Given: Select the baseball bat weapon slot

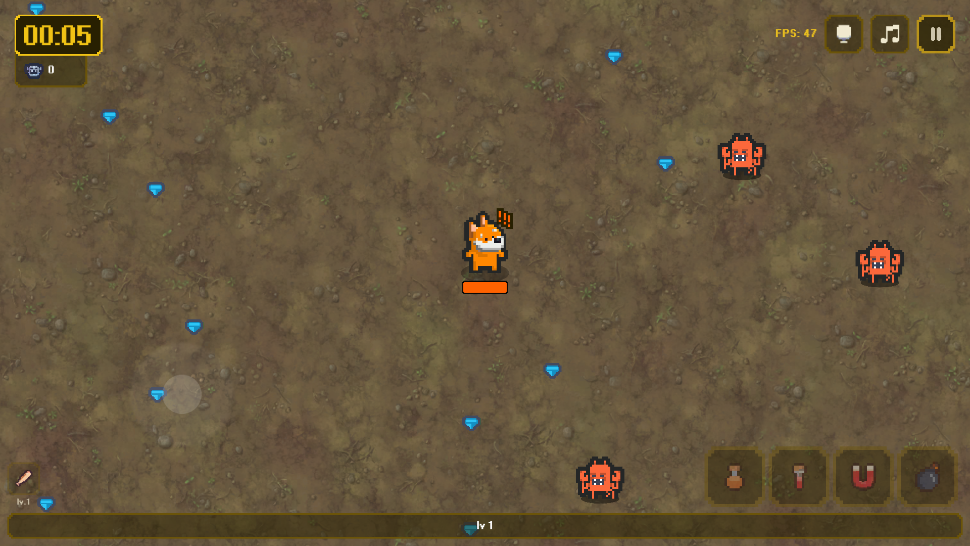Looking at the screenshot, I should click(x=24, y=478).
